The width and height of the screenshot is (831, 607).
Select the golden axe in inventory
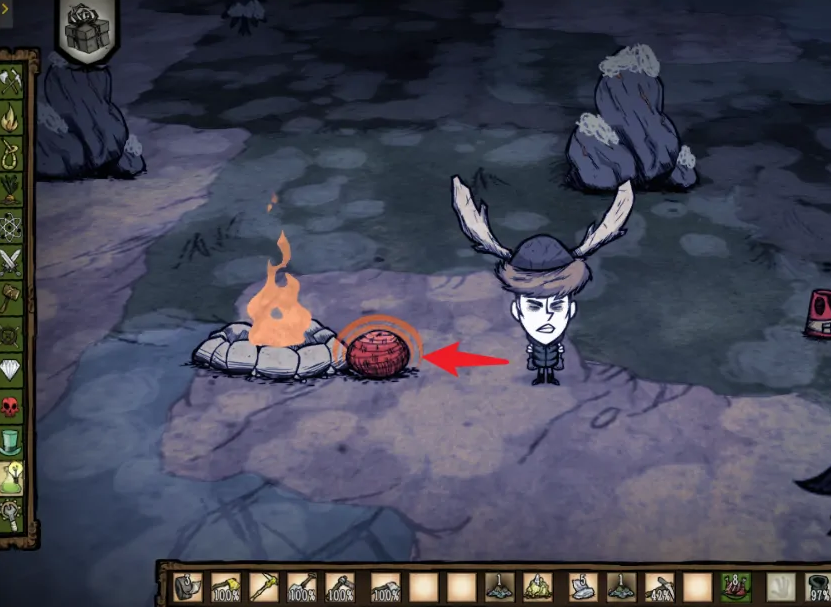pyautogui.click(x=224, y=587)
